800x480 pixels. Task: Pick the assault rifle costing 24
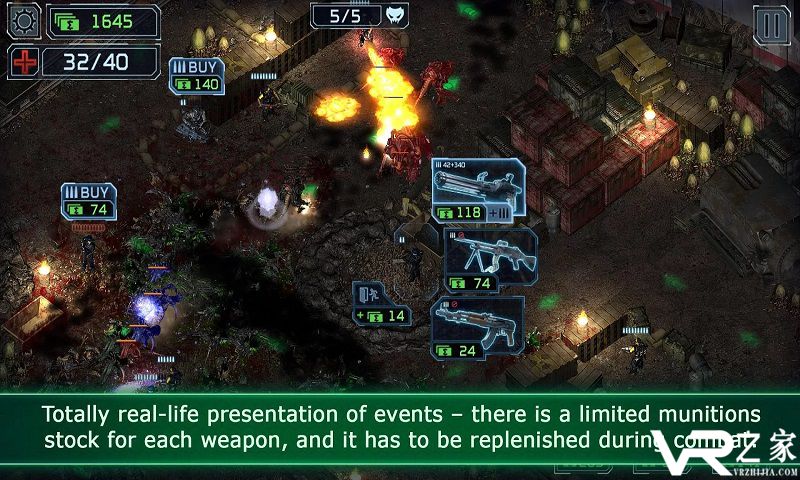478,328
